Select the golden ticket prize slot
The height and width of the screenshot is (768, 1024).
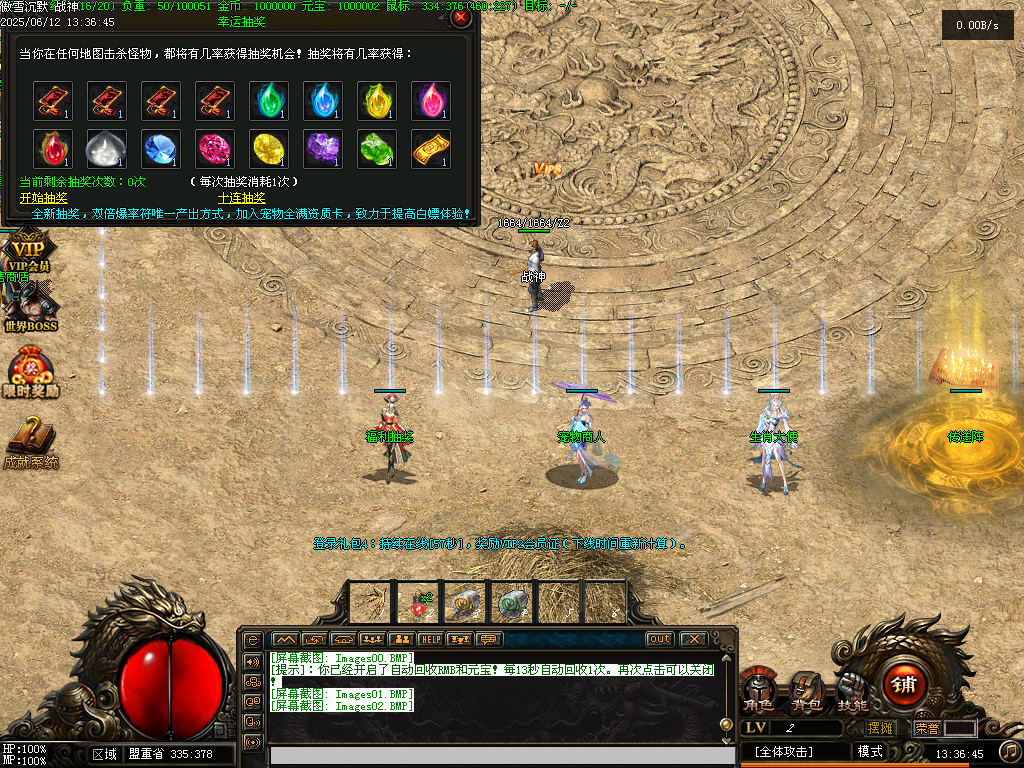431,148
